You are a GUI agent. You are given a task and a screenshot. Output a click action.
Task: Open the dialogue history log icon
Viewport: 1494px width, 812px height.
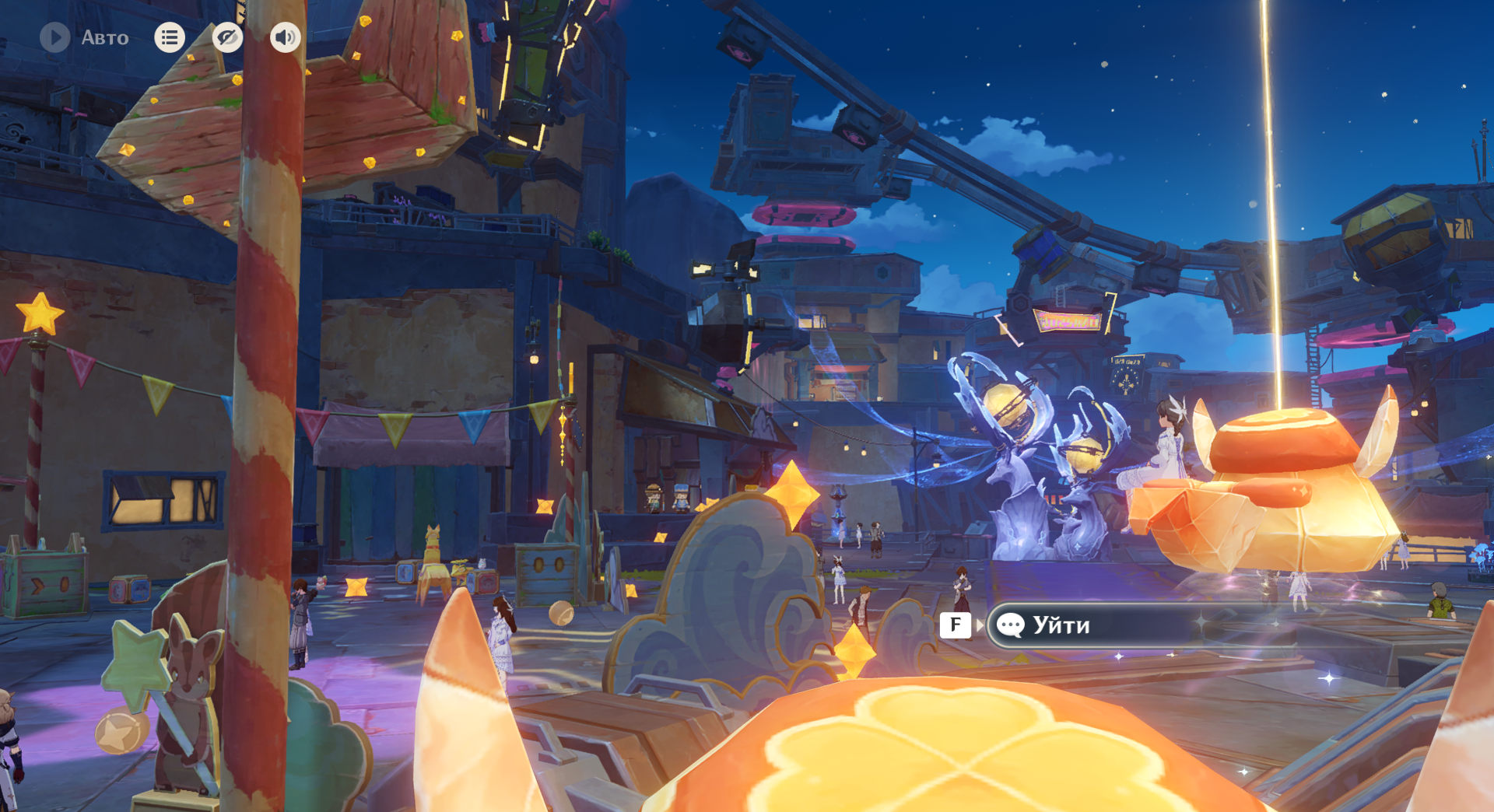[170, 37]
